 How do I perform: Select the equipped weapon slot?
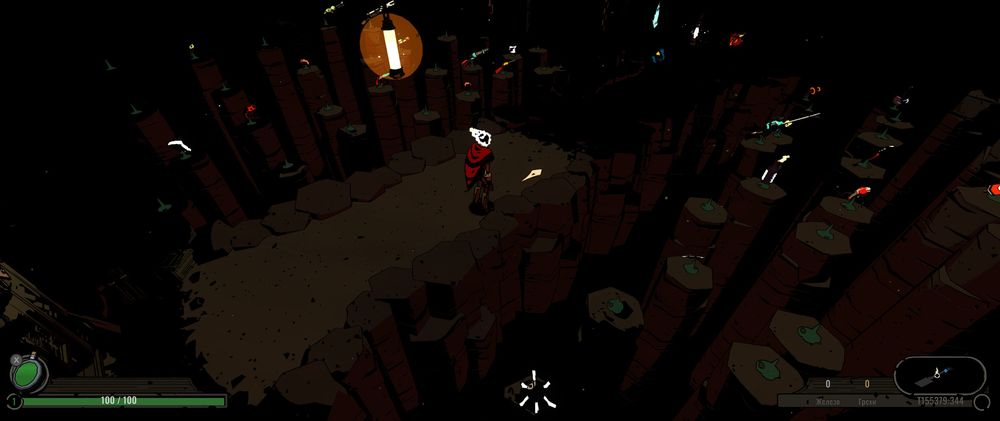point(939,375)
